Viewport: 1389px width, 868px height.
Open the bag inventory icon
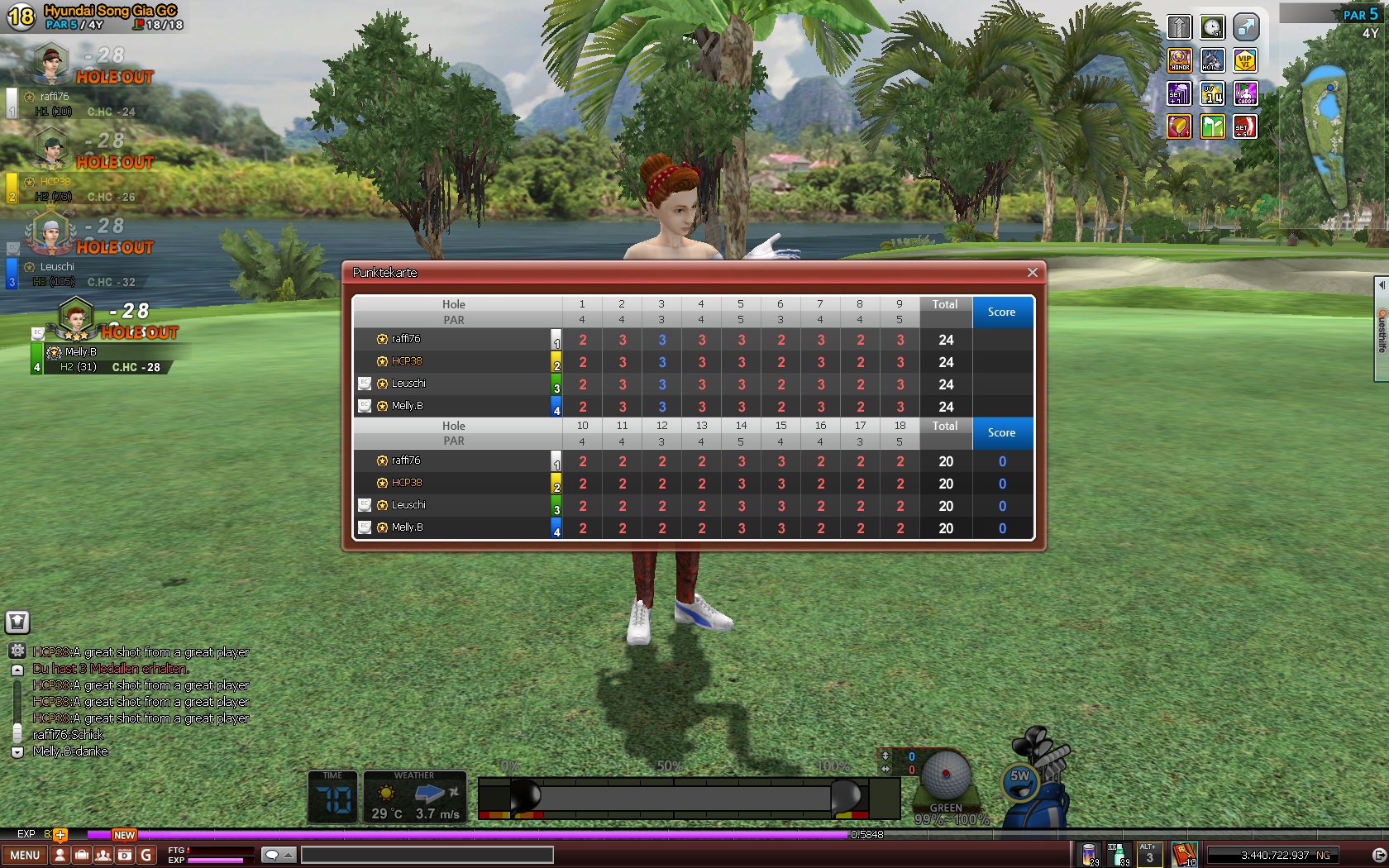tap(81, 856)
